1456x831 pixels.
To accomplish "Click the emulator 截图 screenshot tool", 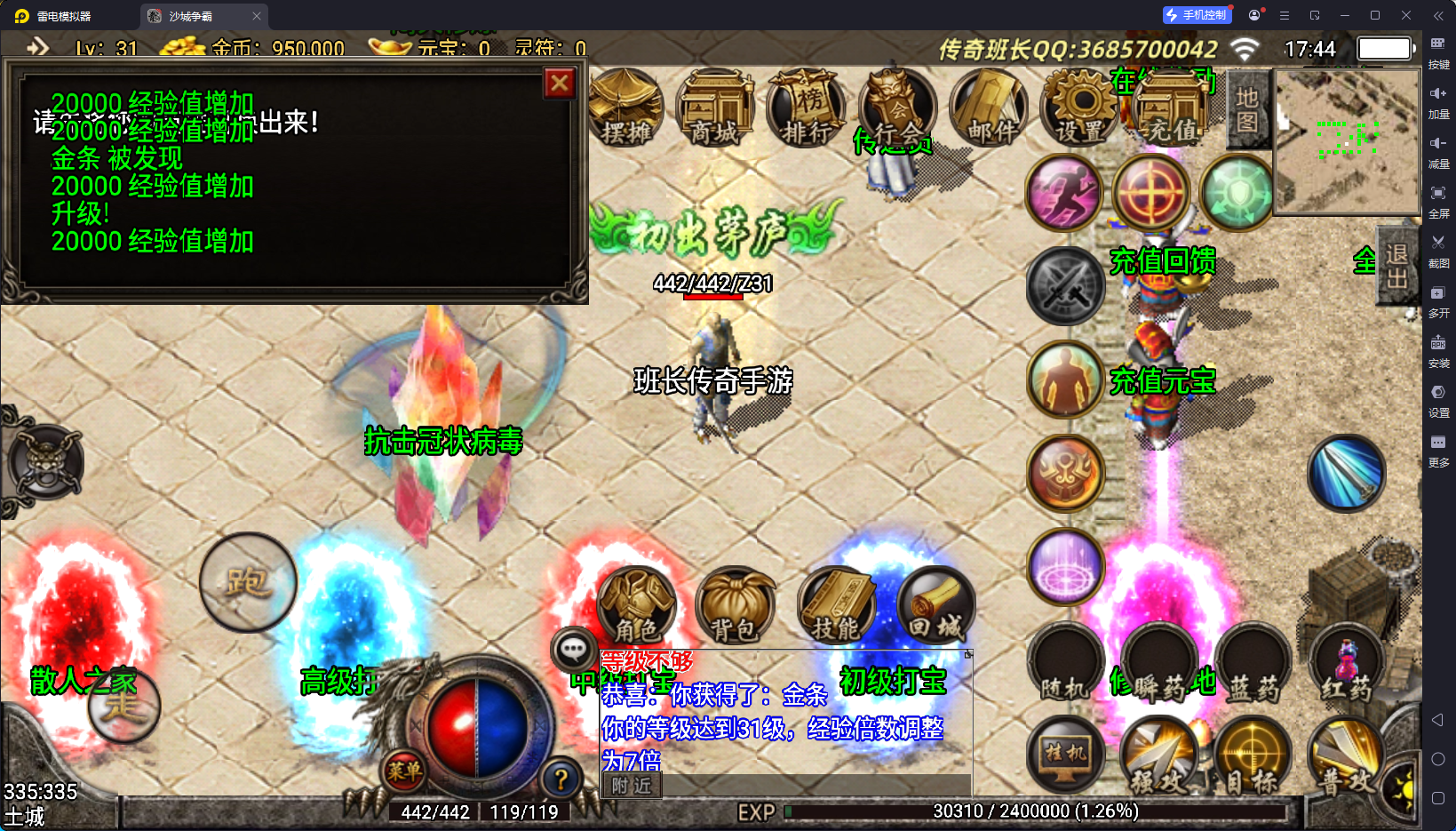I will tap(1438, 251).
